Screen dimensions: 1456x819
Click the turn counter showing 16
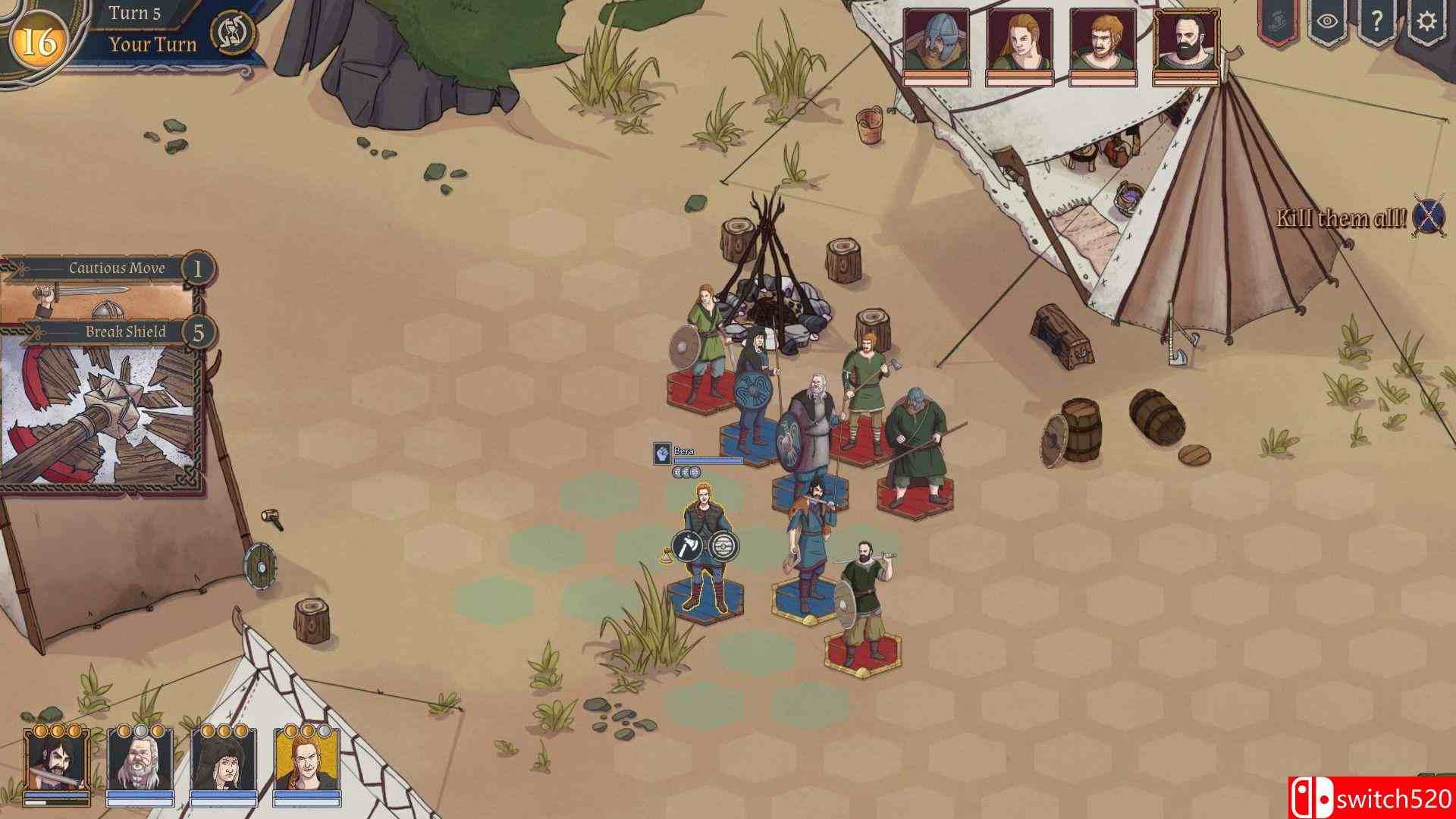tap(38, 36)
